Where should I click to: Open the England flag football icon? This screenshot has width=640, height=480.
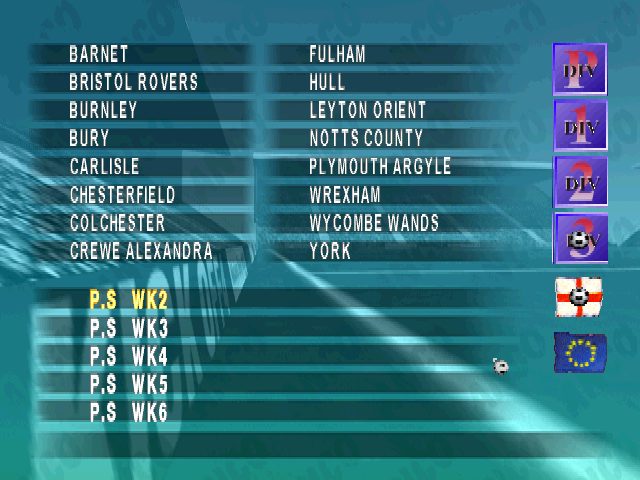click(579, 297)
